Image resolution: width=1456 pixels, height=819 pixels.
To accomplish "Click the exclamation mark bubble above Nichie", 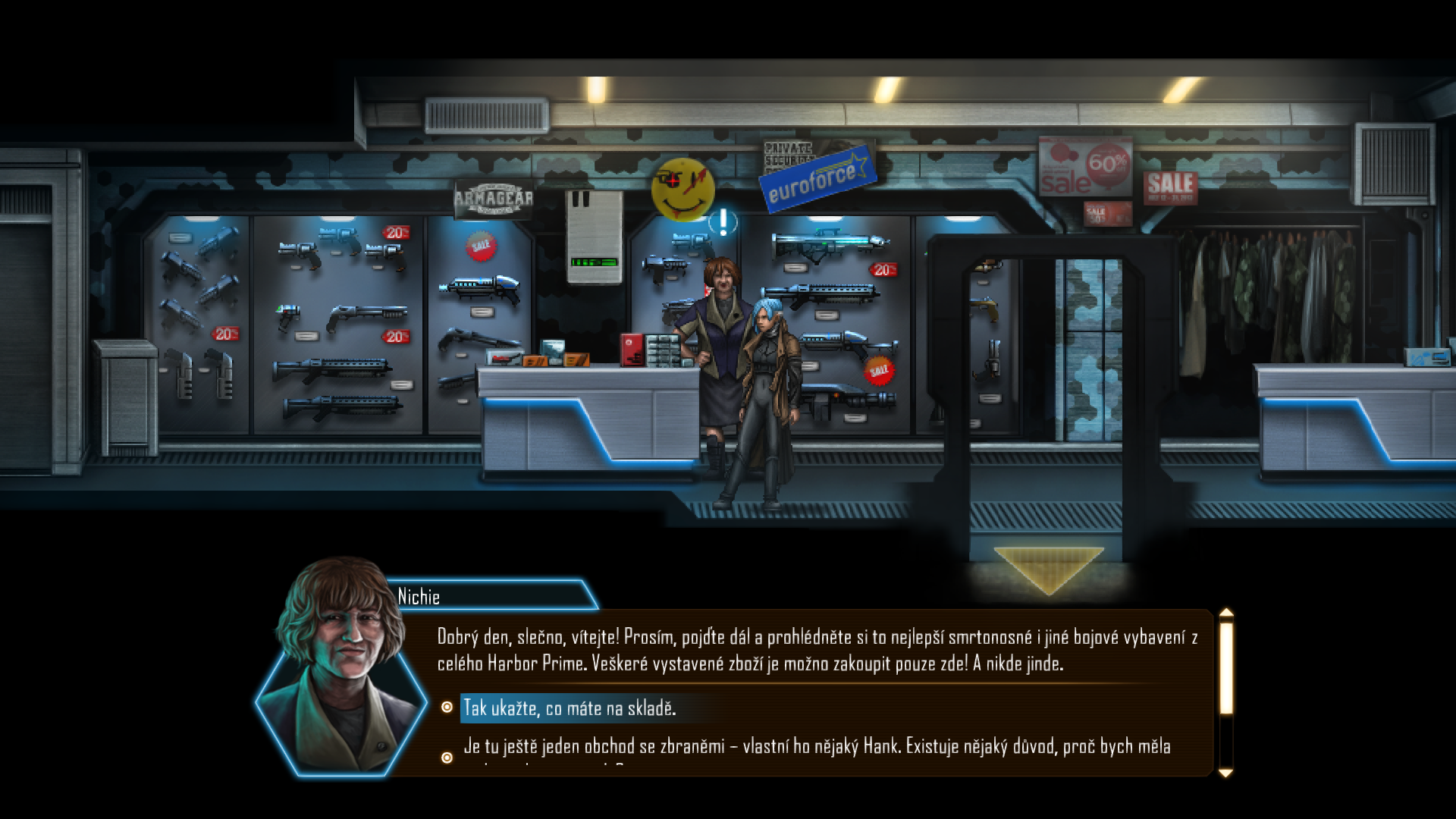I will [723, 222].
